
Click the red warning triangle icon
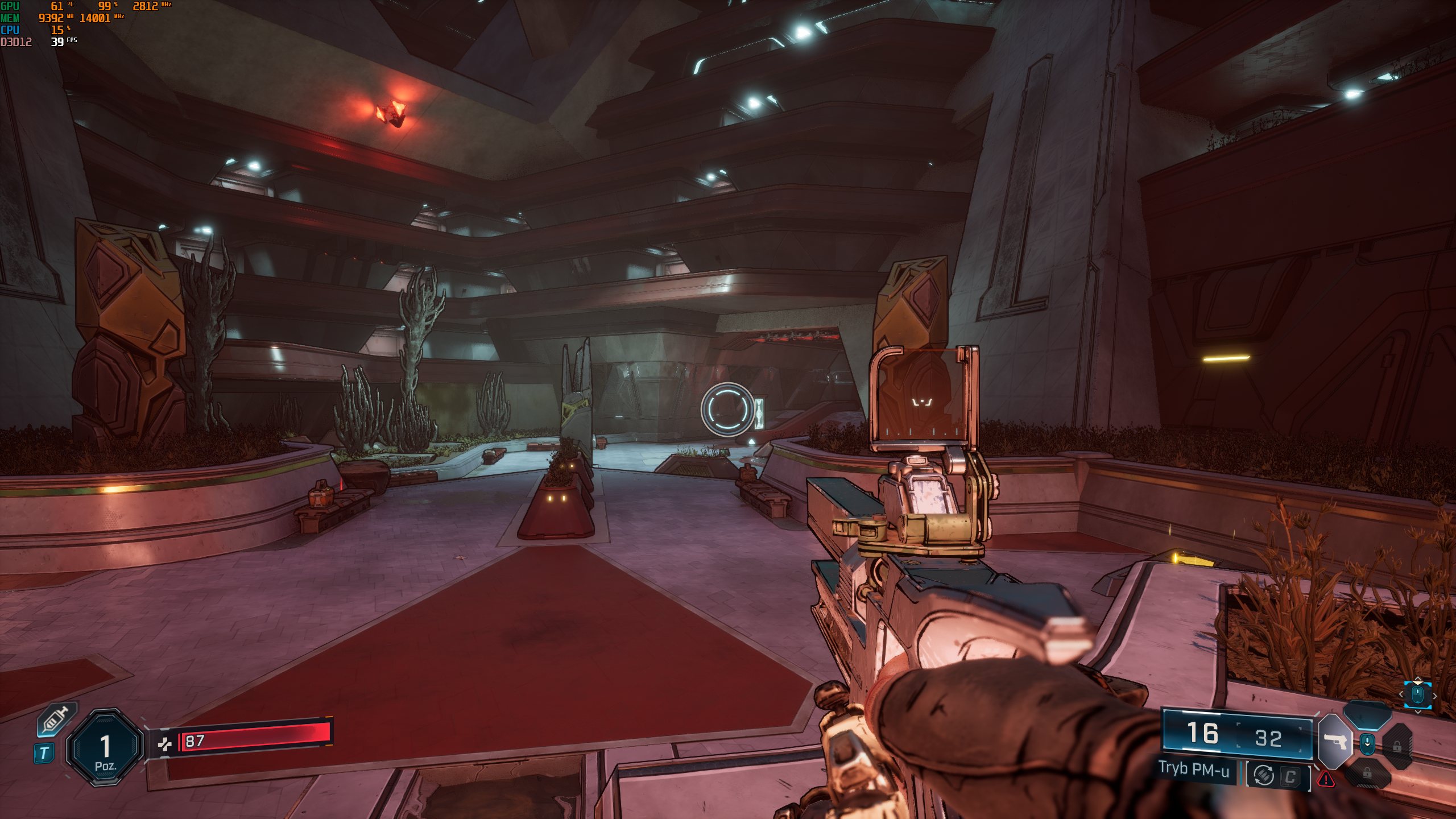pos(1326,779)
